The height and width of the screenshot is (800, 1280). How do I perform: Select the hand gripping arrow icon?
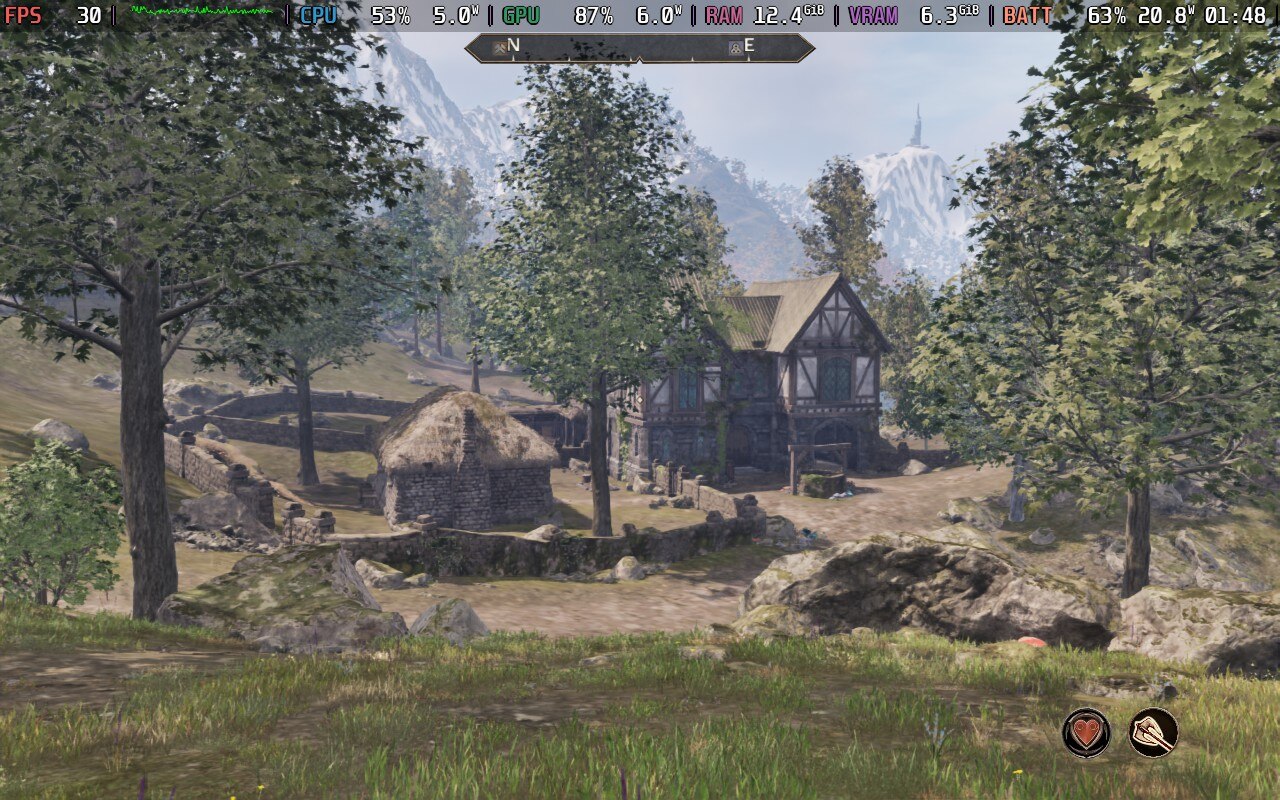(1153, 732)
